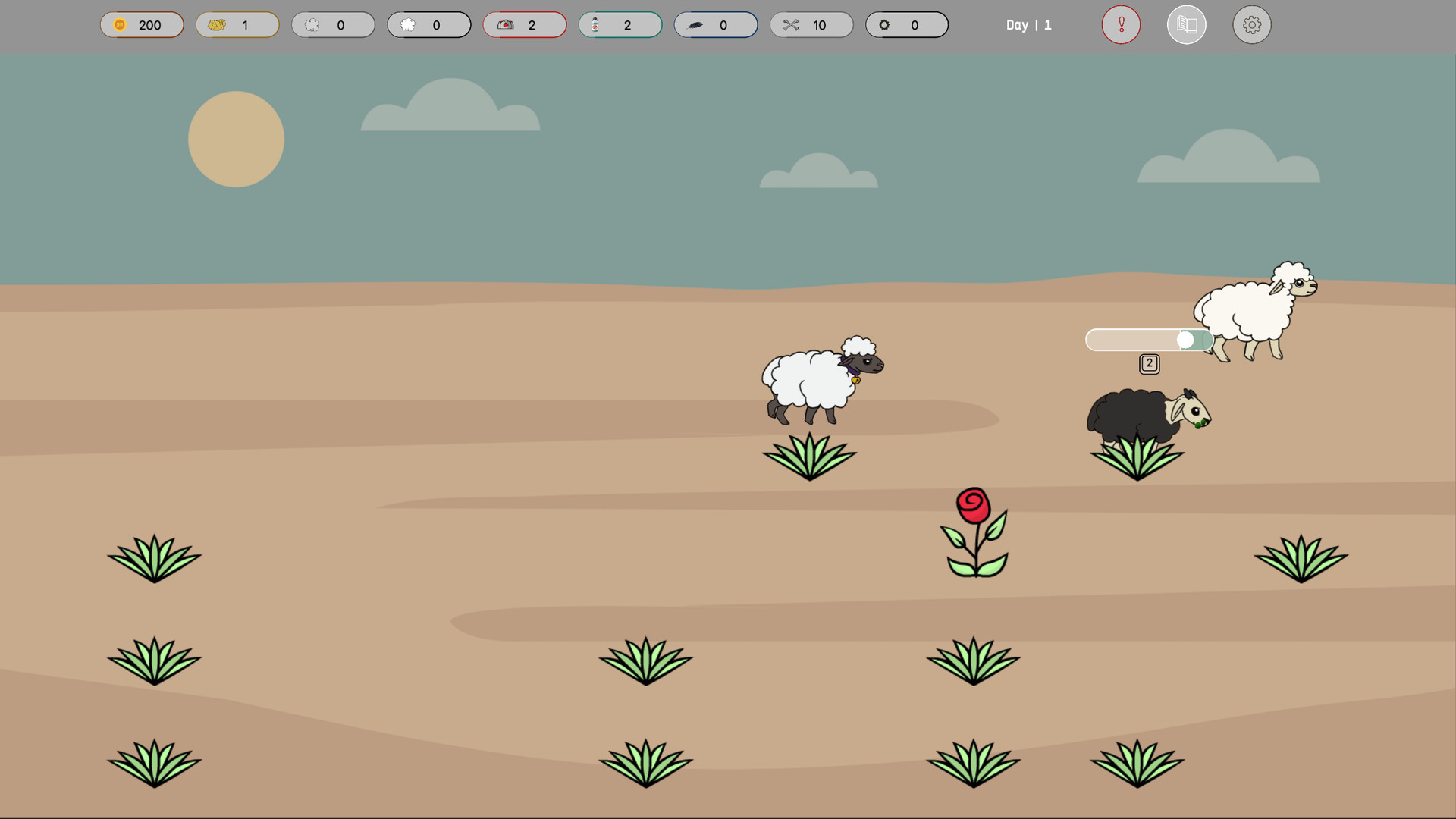Select the white sheep near the progress bar

click(x=1251, y=311)
